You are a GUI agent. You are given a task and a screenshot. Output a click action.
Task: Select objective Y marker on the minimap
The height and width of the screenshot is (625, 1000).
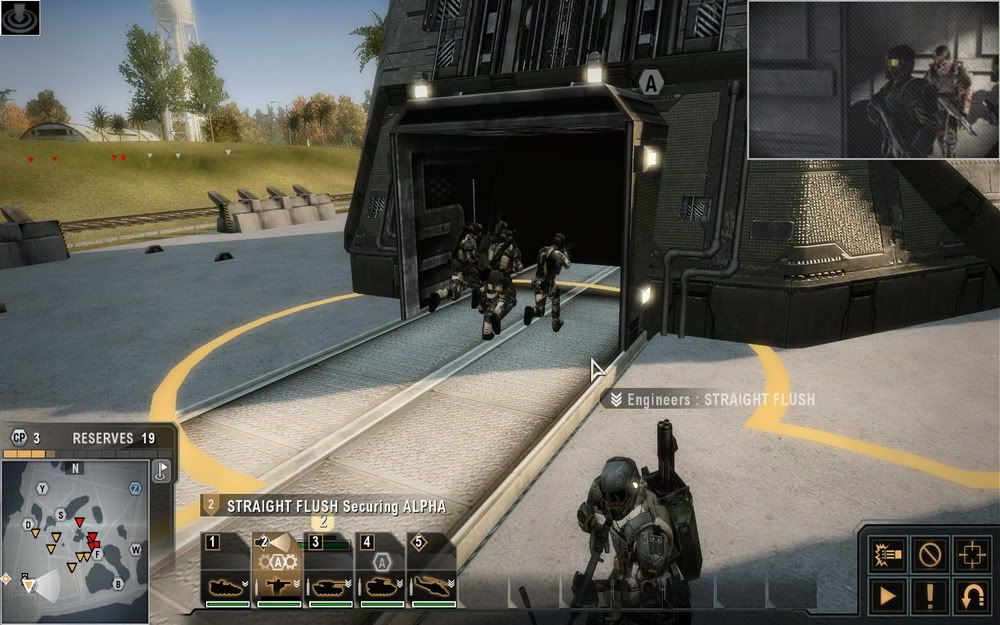[42, 488]
